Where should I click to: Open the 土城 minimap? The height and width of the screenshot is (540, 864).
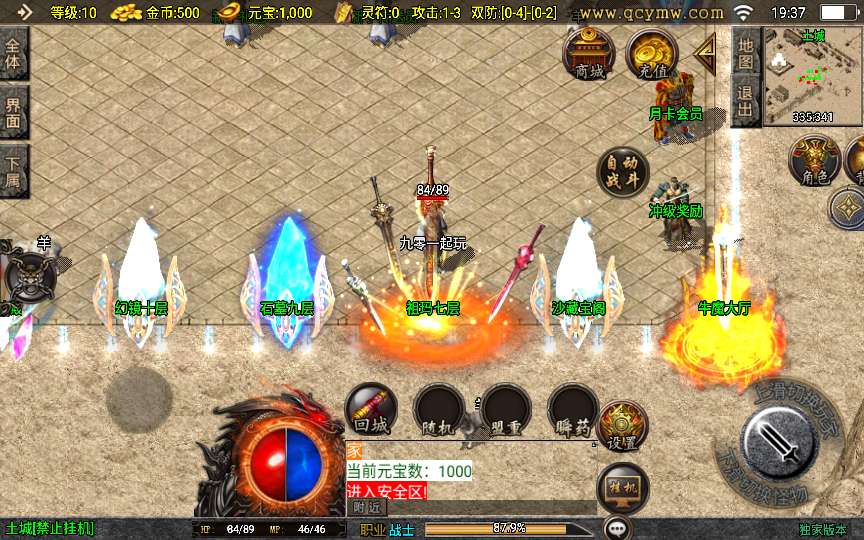pos(812,77)
